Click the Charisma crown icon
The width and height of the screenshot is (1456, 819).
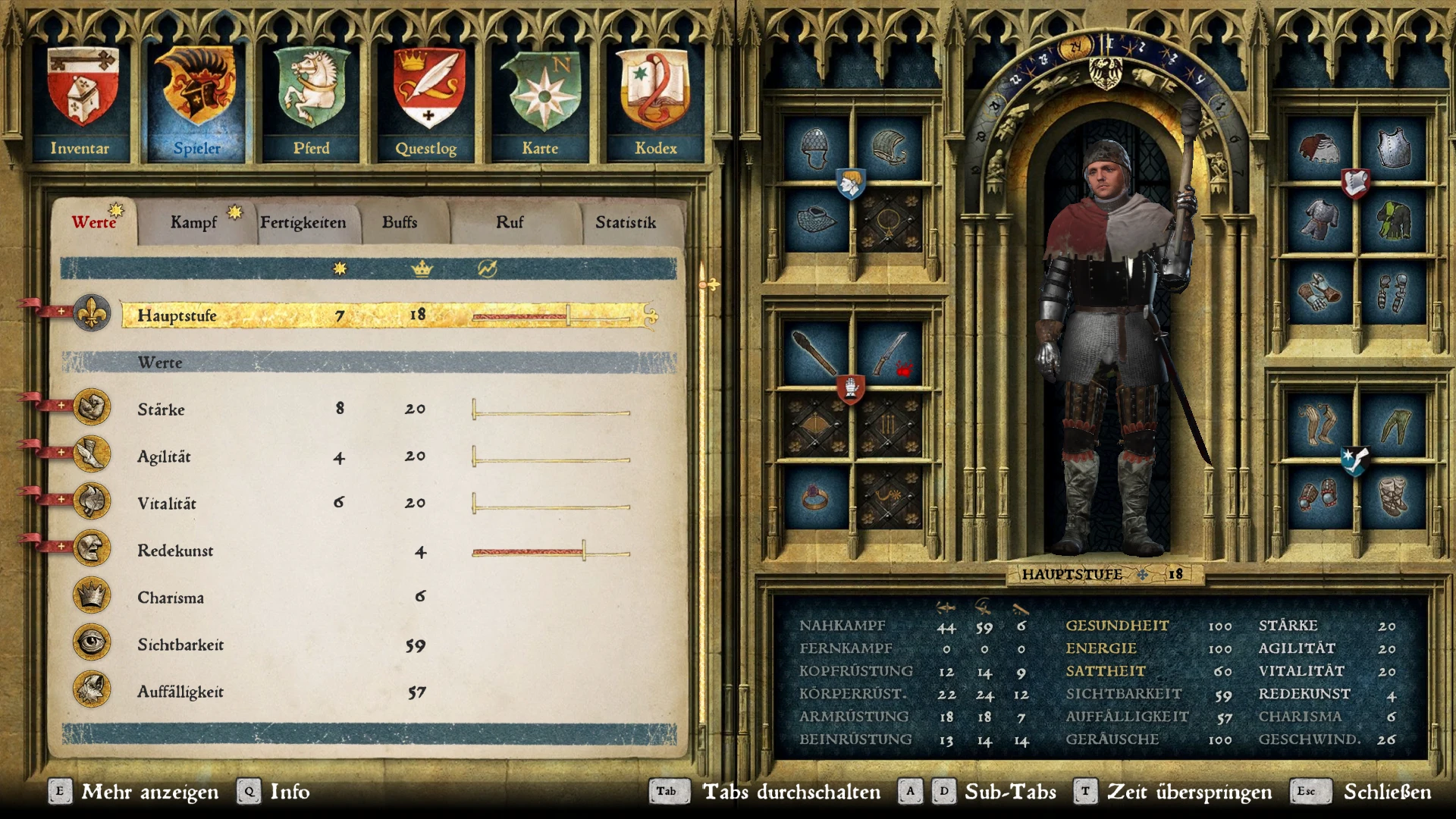[x=91, y=595]
